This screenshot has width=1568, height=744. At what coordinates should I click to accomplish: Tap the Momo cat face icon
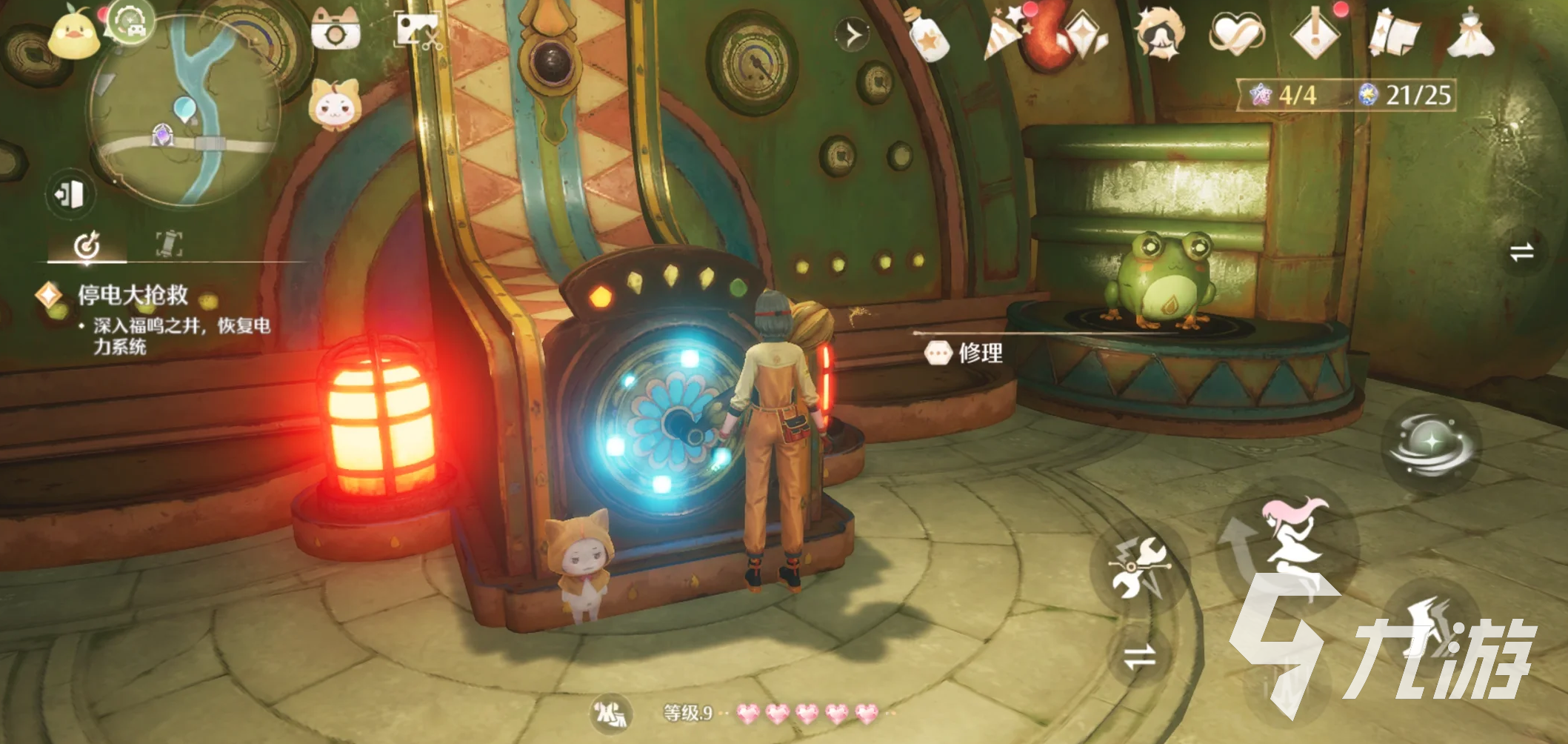(x=334, y=105)
